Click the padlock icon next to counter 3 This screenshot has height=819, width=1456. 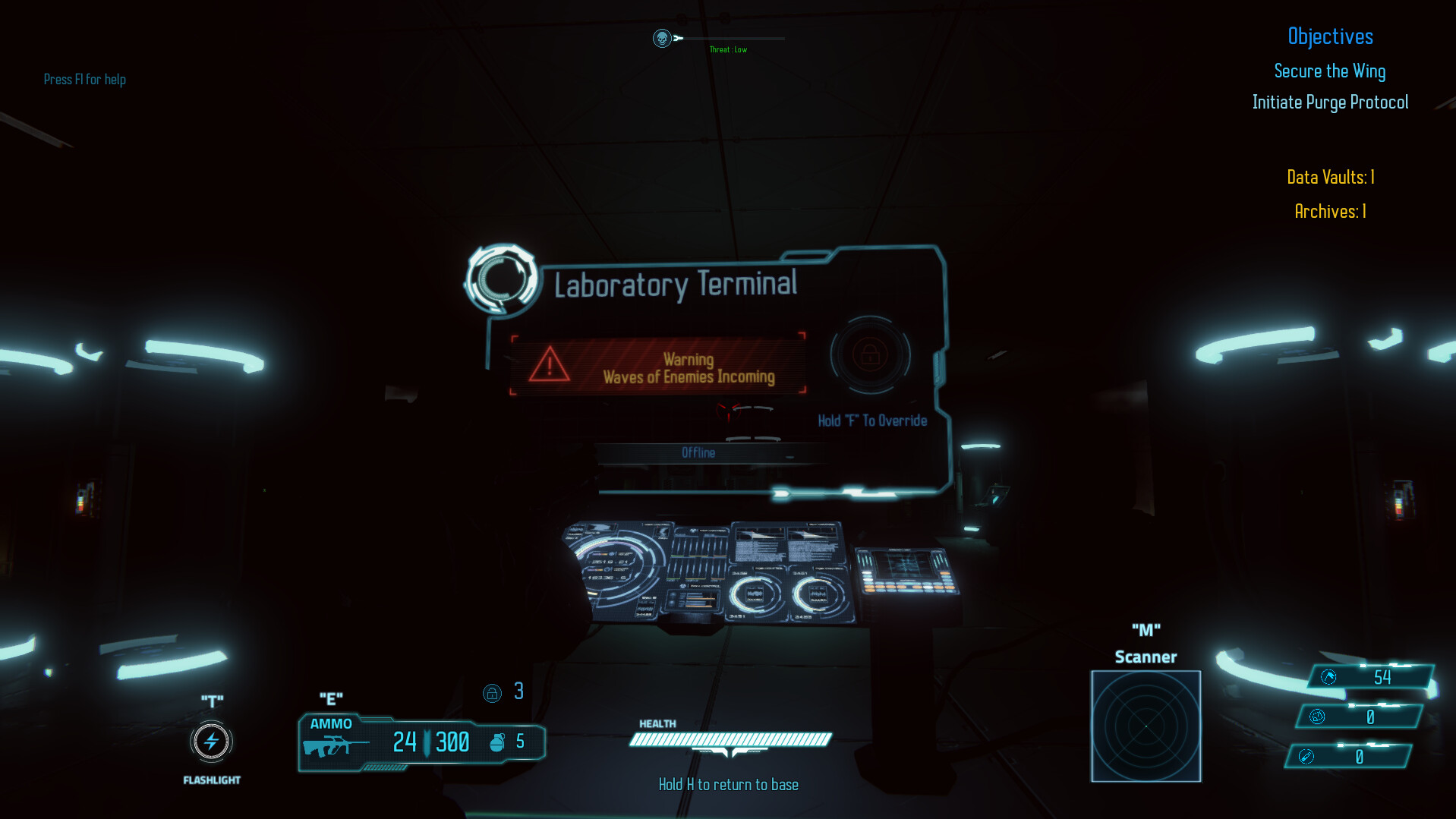(x=493, y=692)
